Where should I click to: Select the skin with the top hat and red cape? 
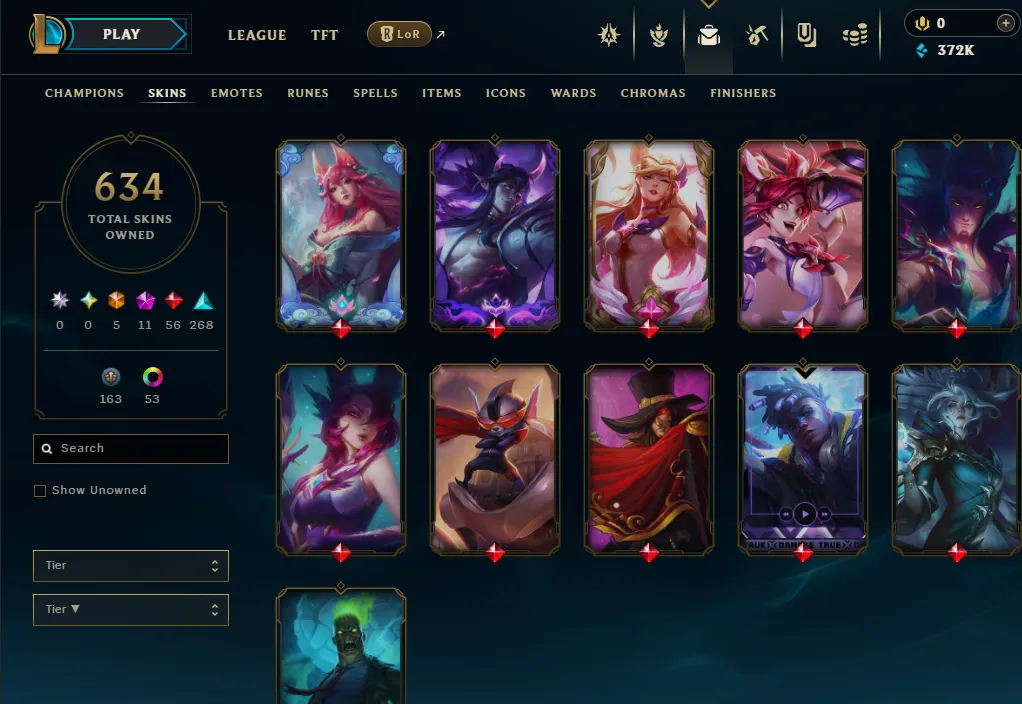(649, 458)
